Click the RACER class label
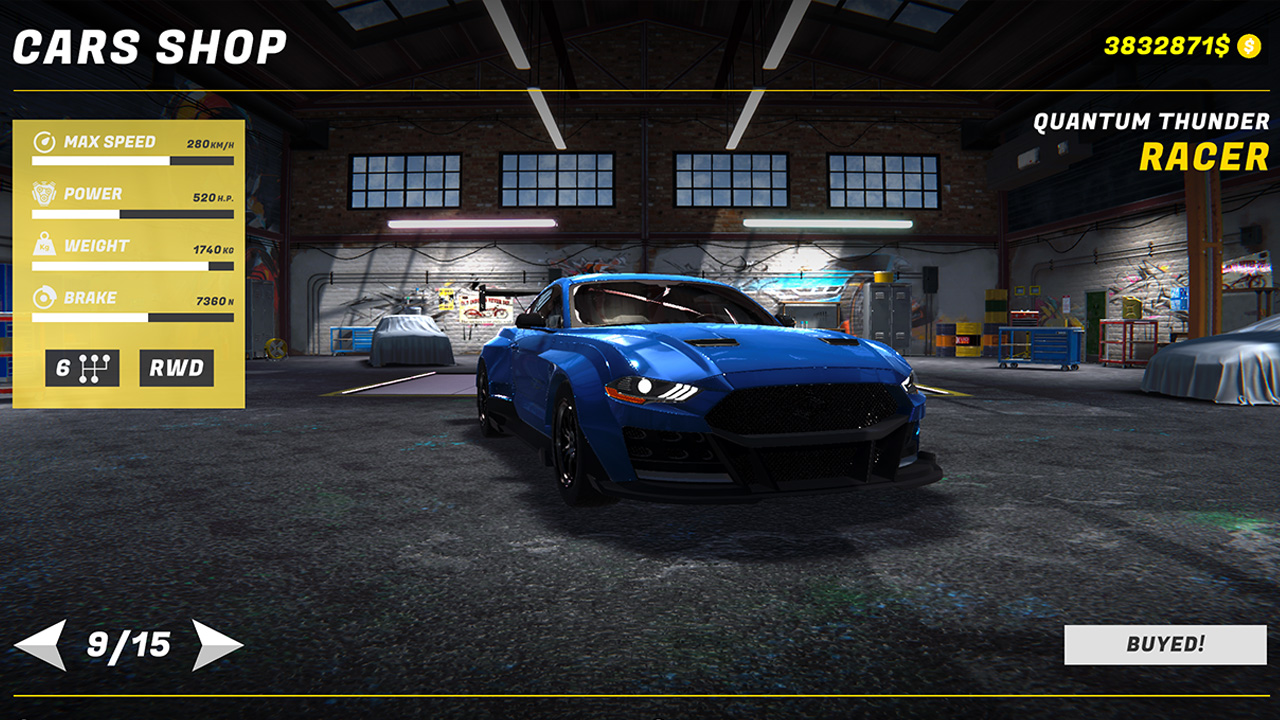The height and width of the screenshot is (720, 1280). pyautogui.click(x=1202, y=157)
